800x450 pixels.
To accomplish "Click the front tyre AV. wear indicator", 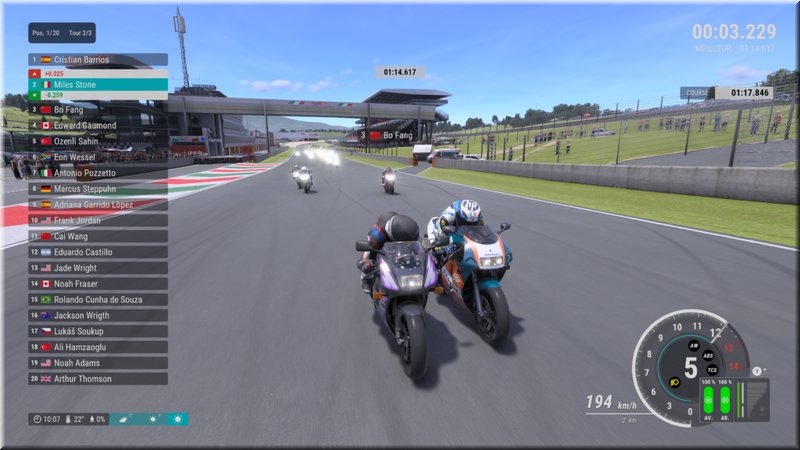I will [708, 402].
